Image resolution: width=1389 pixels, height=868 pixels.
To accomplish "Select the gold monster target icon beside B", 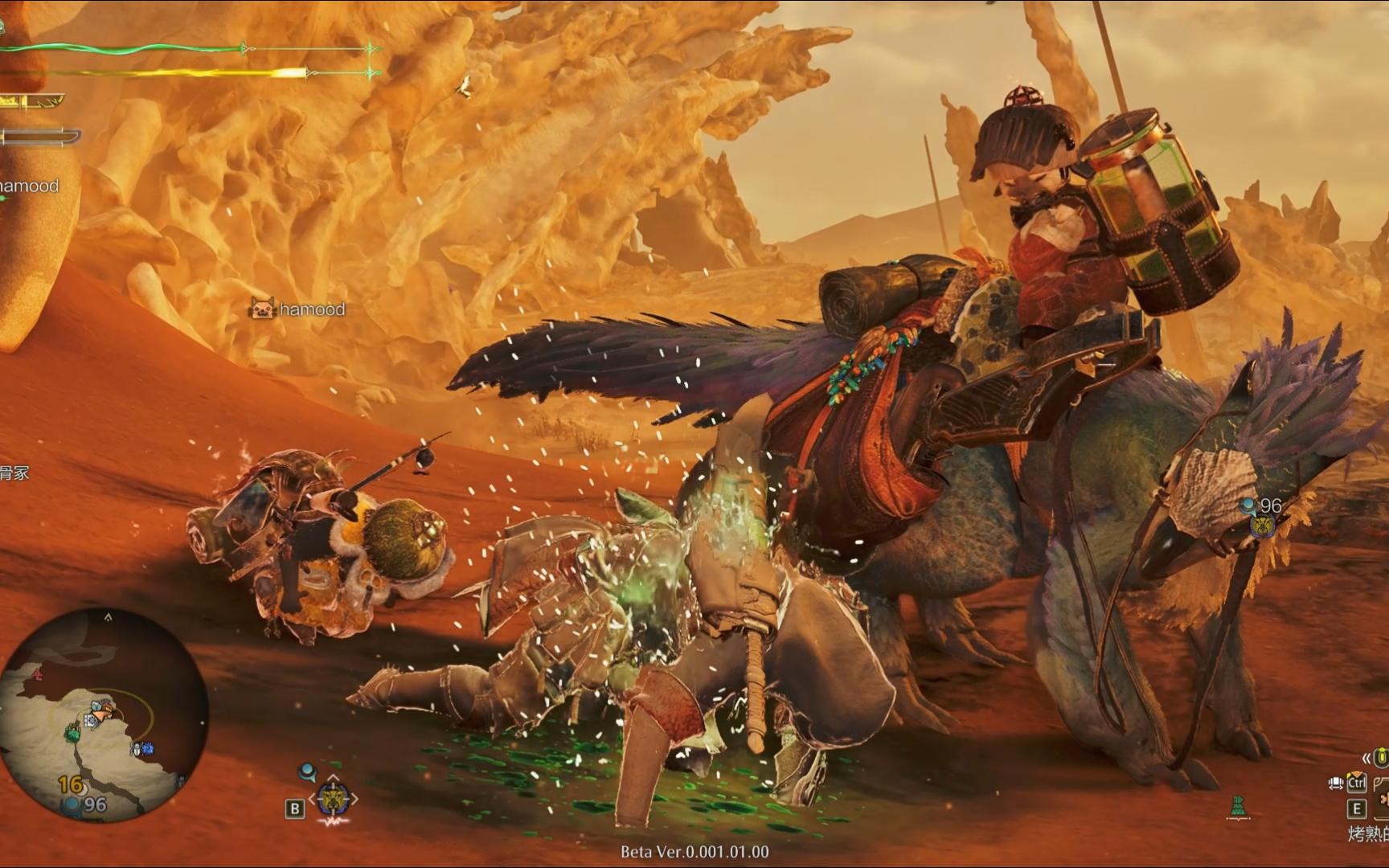I will (332, 799).
